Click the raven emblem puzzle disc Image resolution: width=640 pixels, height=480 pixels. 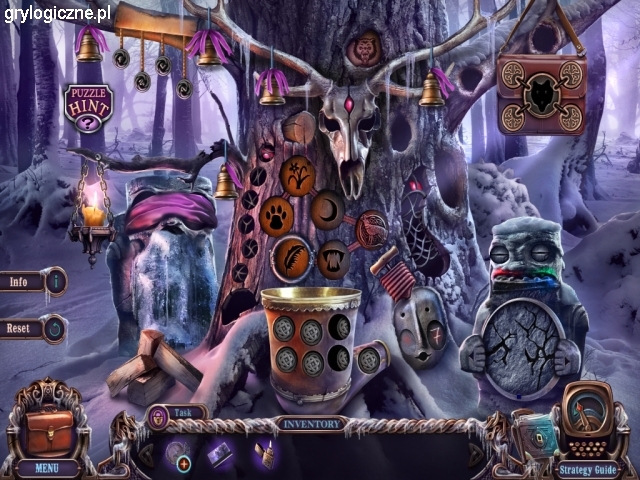tap(372, 228)
